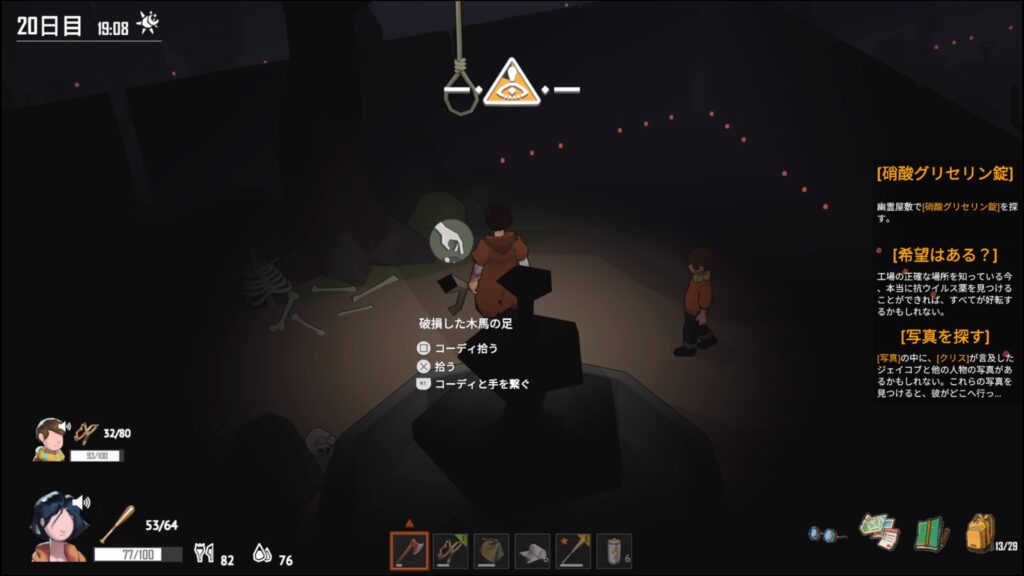Select the wooden stick hotbar slot
Screen dimensions: 1024x576
point(573,551)
